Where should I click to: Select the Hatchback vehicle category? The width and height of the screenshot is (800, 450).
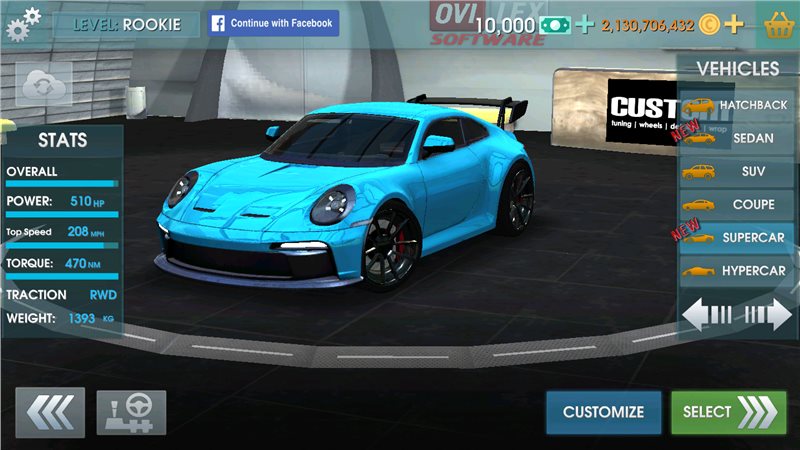pos(737,104)
